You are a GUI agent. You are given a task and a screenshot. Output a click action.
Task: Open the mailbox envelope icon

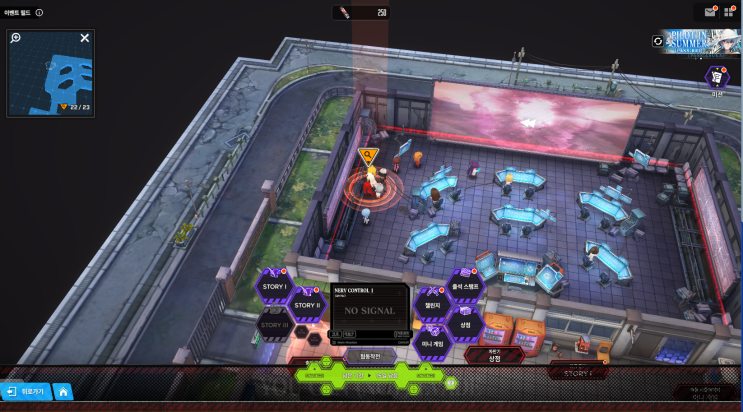[710, 12]
